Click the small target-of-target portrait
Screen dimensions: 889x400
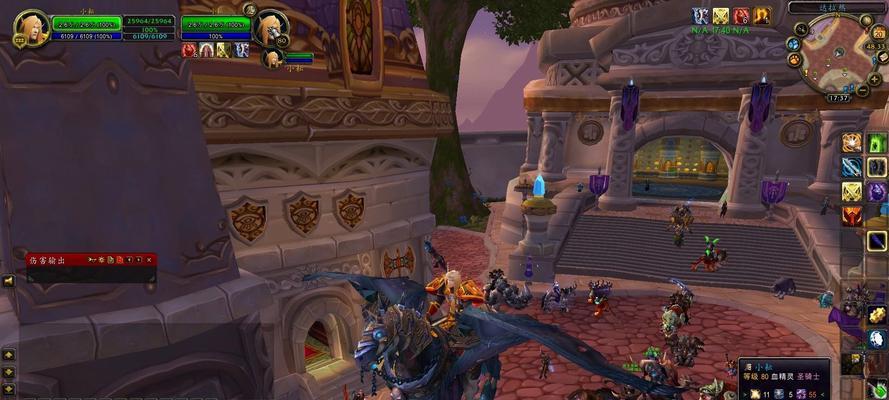click(x=269, y=58)
